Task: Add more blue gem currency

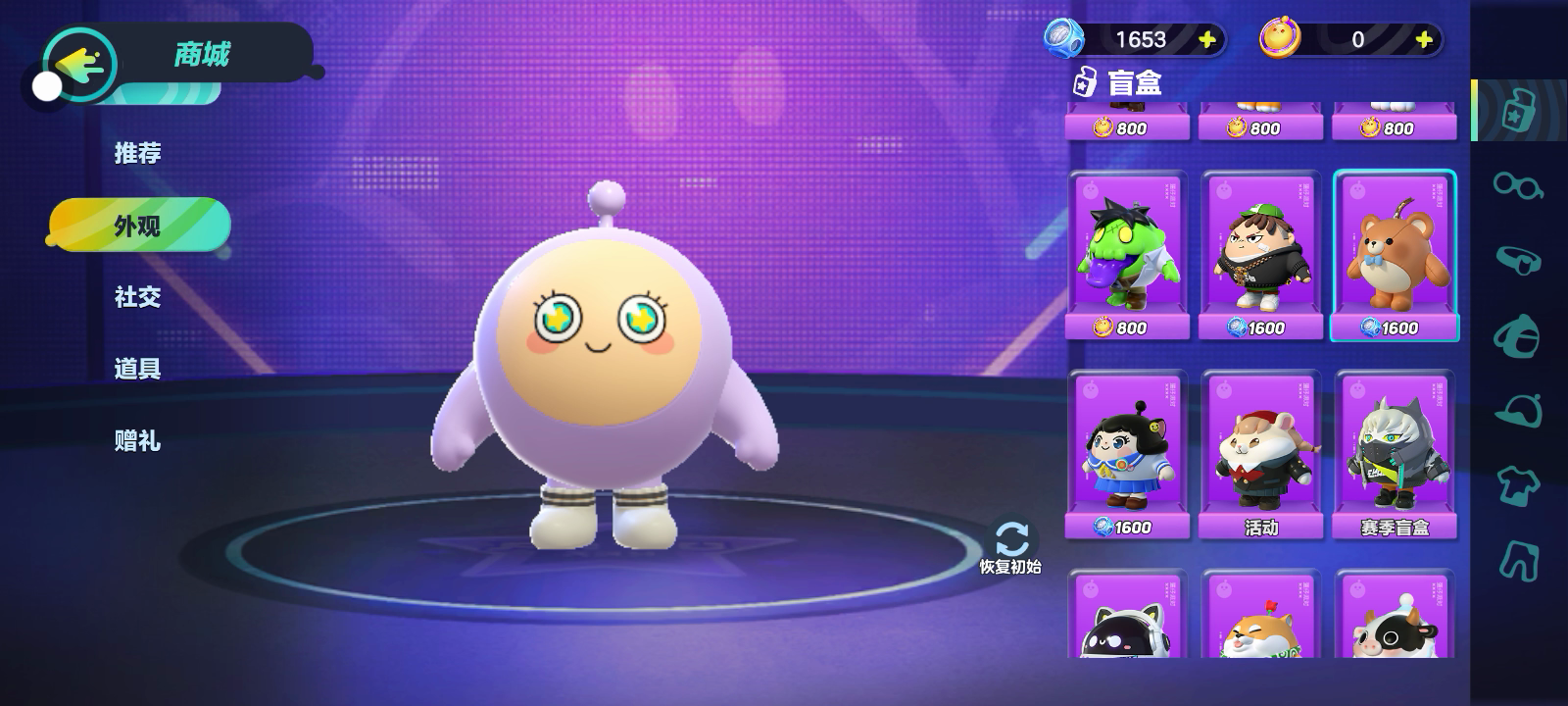Action: 1207,39
